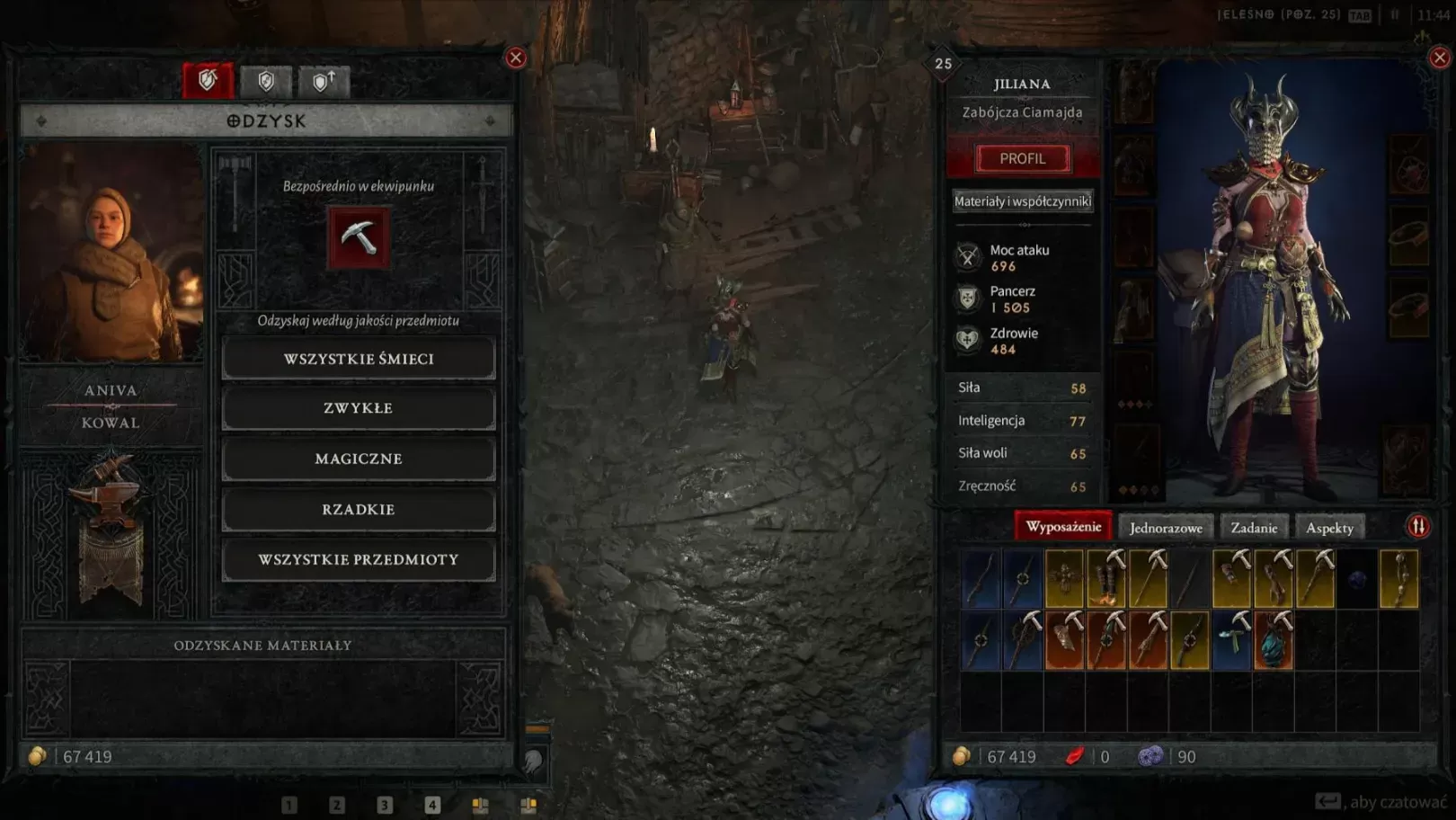Switch to the active red salvage tab
The image size is (1456, 820).
(208, 81)
